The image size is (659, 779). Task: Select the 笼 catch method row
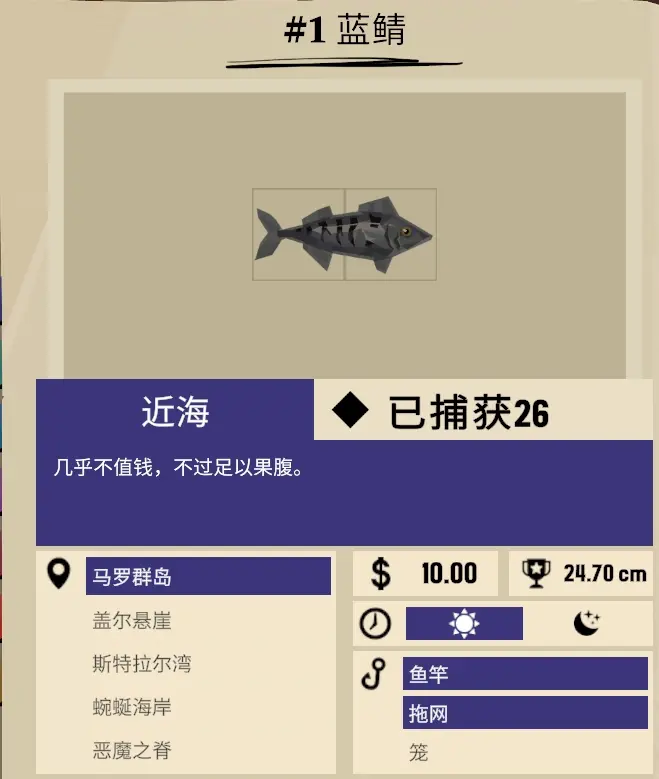(x=419, y=751)
